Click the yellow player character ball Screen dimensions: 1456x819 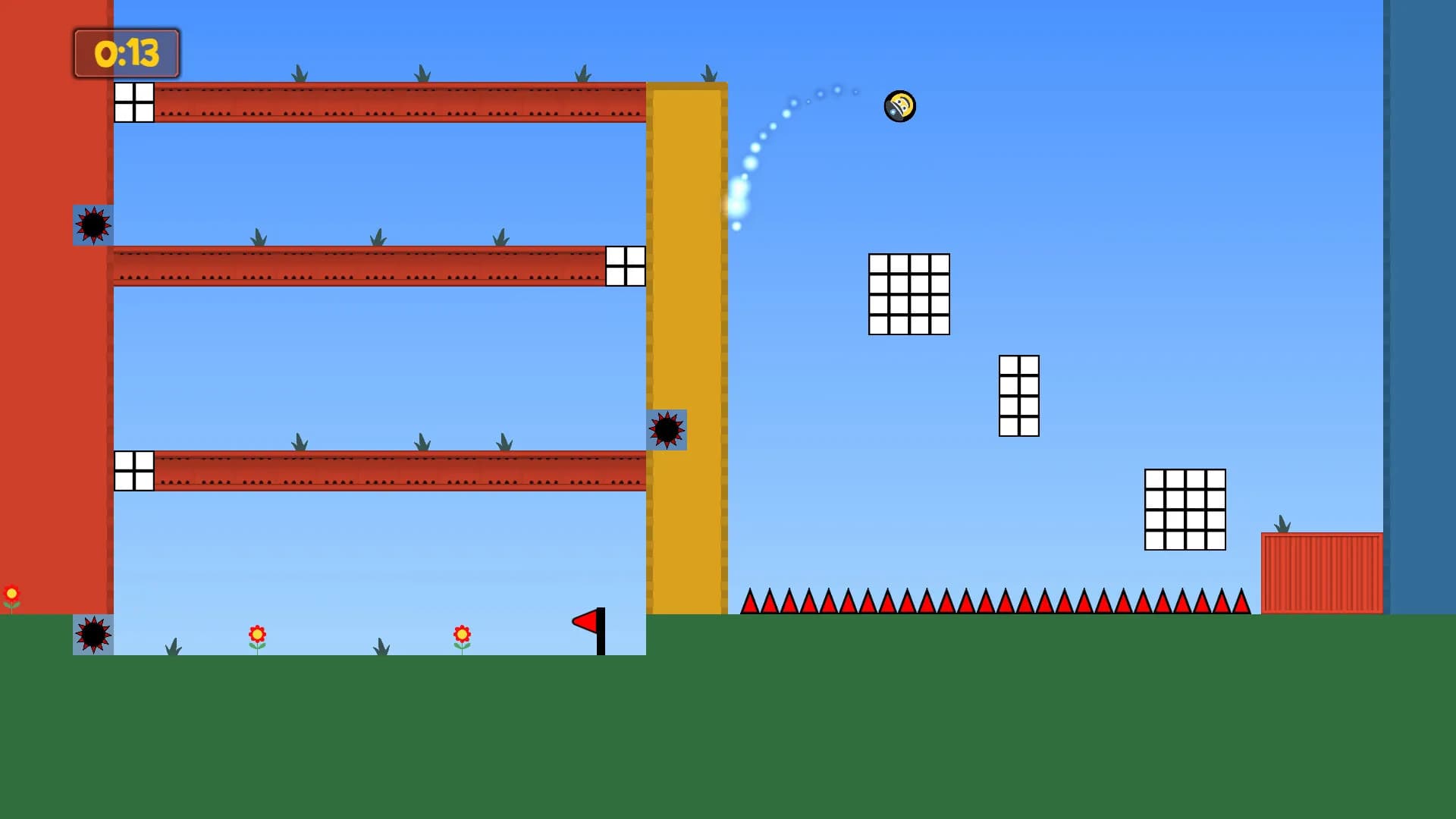click(899, 107)
